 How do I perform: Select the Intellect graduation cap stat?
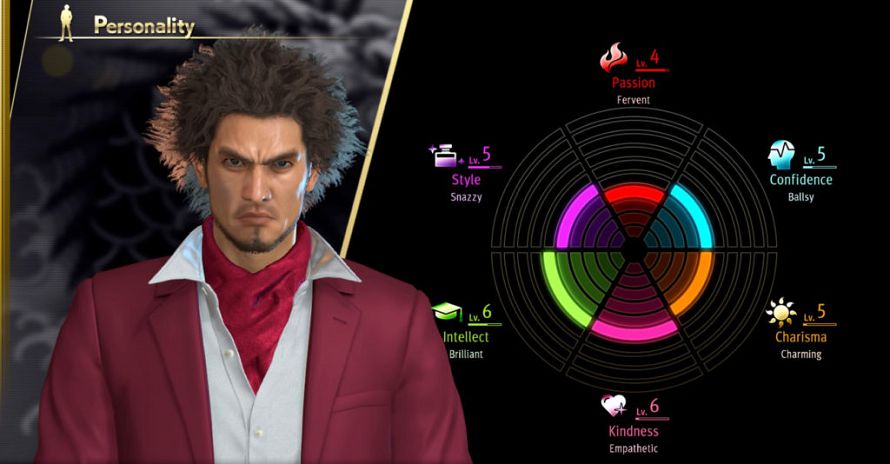click(x=446, y=313)
